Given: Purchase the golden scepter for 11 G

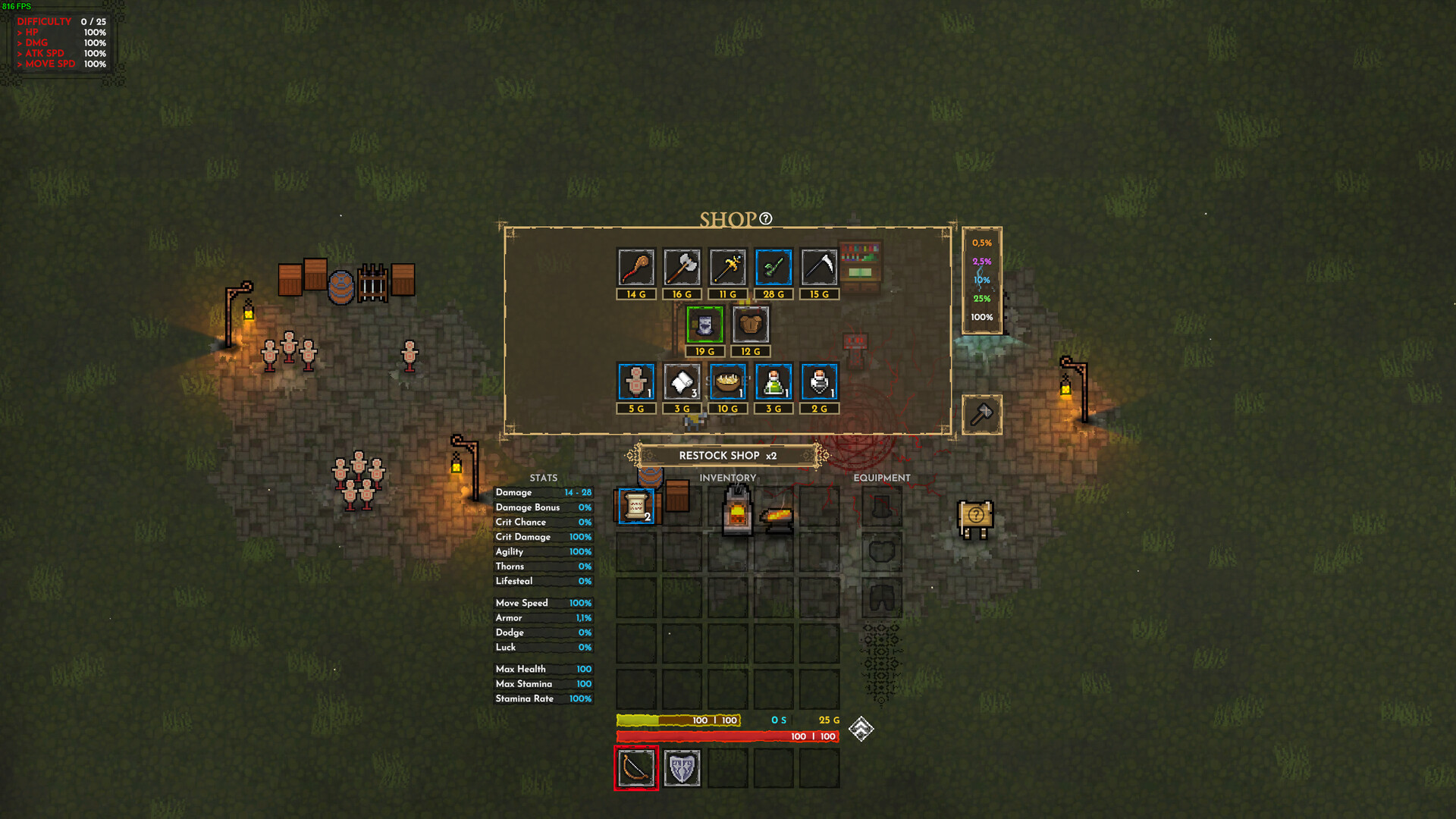Looking at the screenshot, I should (x=727, y=267).
